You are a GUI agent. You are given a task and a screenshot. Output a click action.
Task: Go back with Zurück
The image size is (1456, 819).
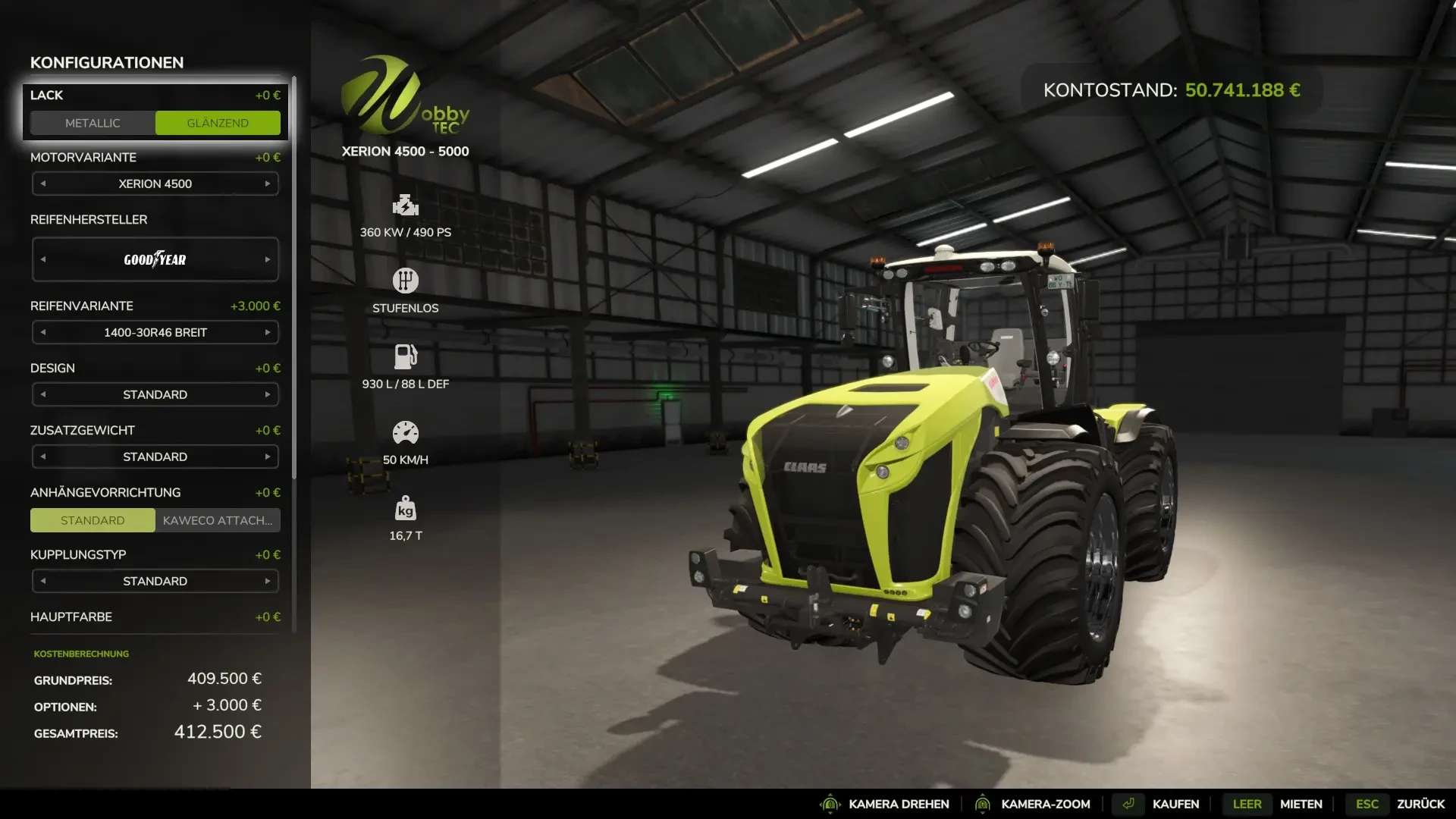click(x=1420, y=804)
